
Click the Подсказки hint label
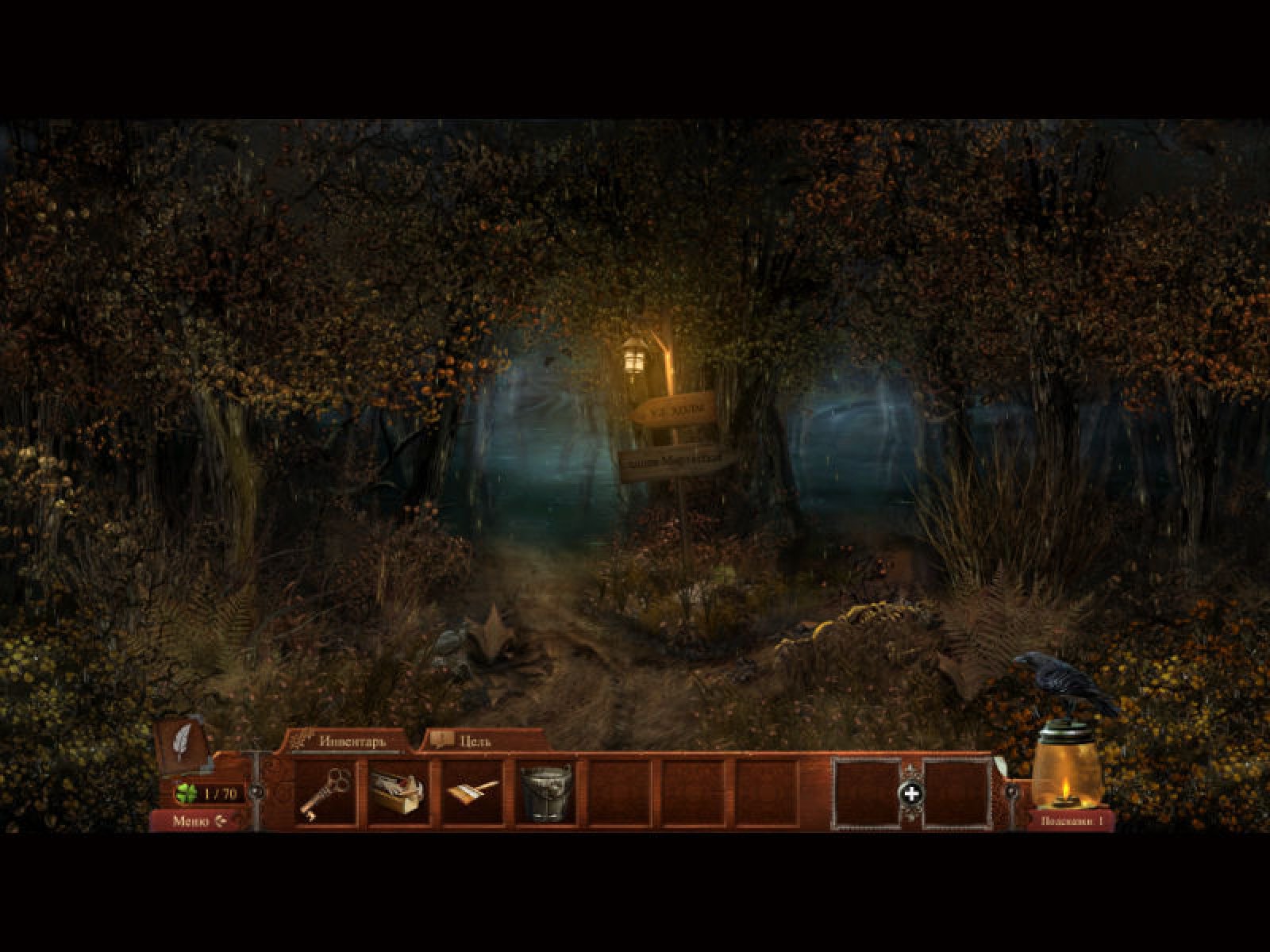click(x=1072, y=821)
